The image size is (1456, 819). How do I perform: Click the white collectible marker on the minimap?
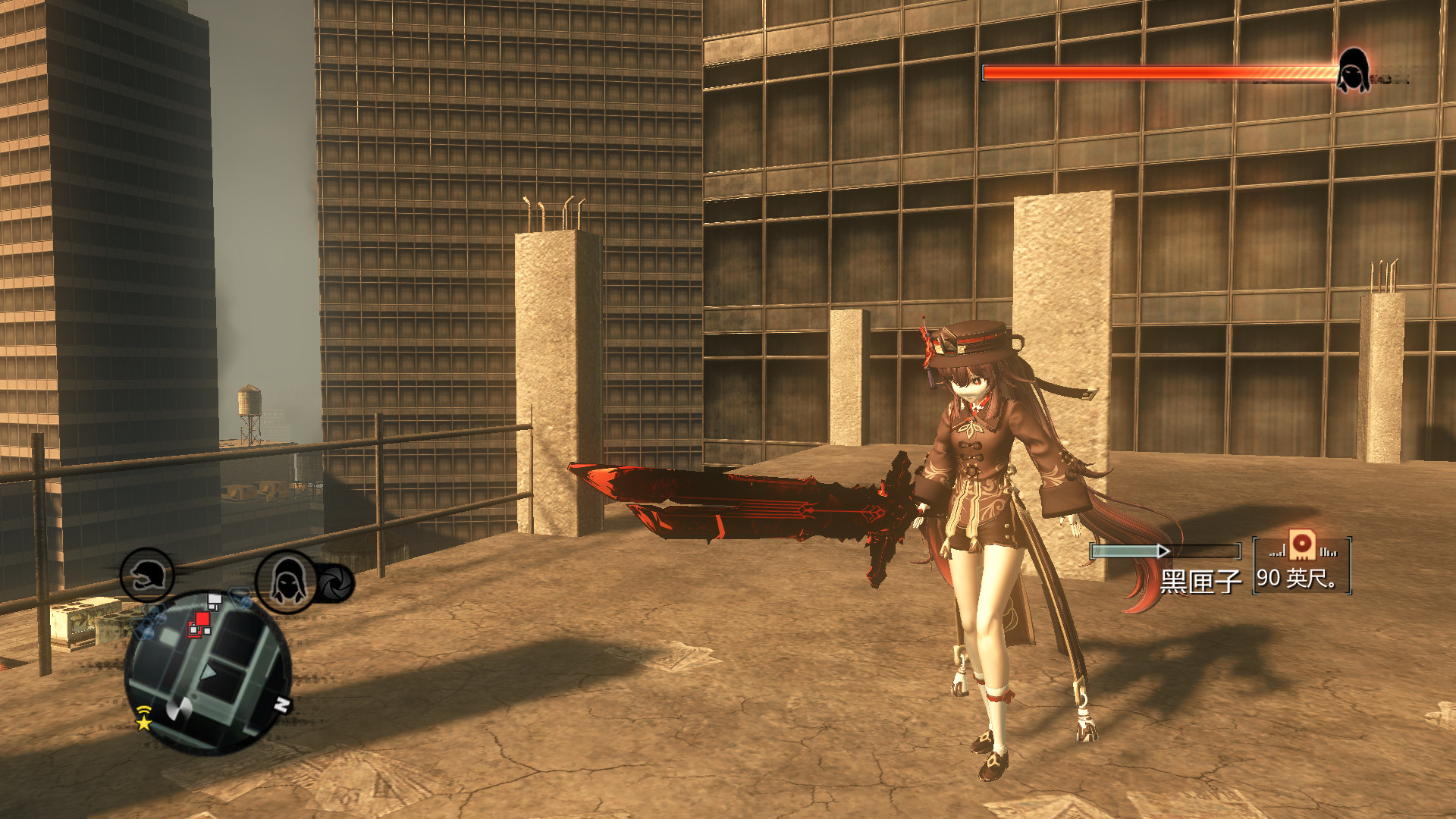[x=213, y=600]
